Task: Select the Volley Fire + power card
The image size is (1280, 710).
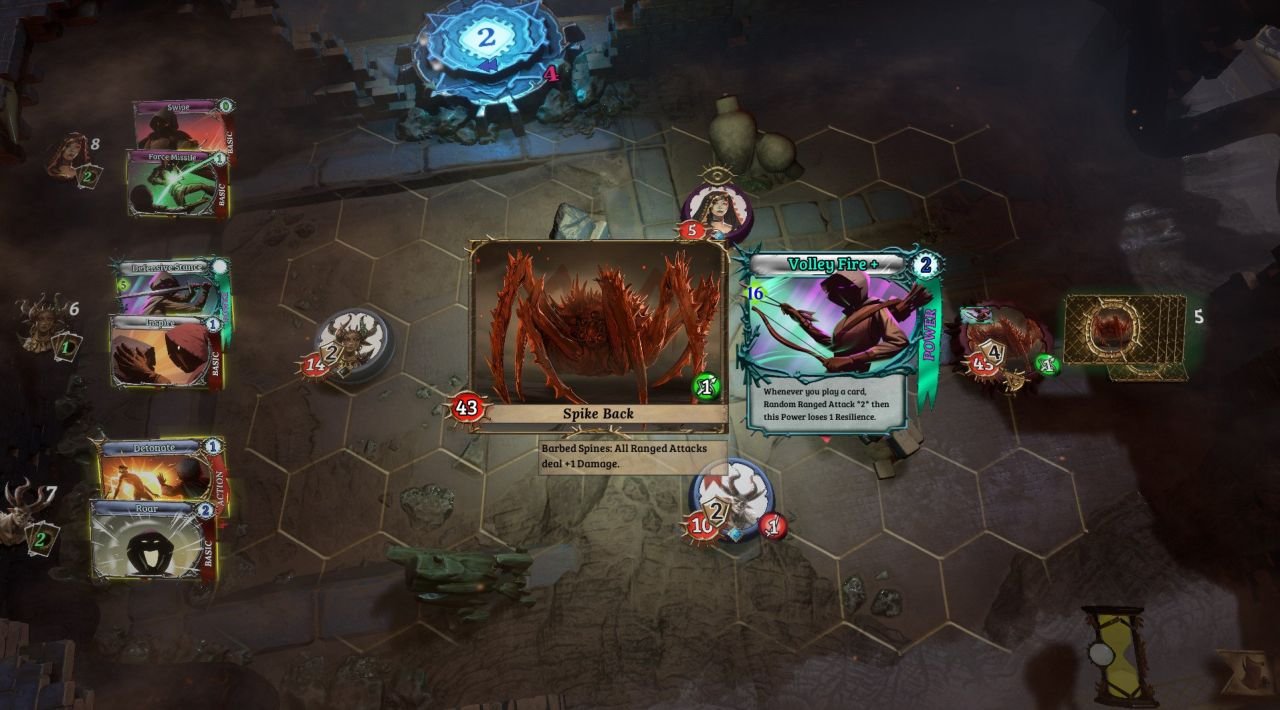Action: coord(840,340)
